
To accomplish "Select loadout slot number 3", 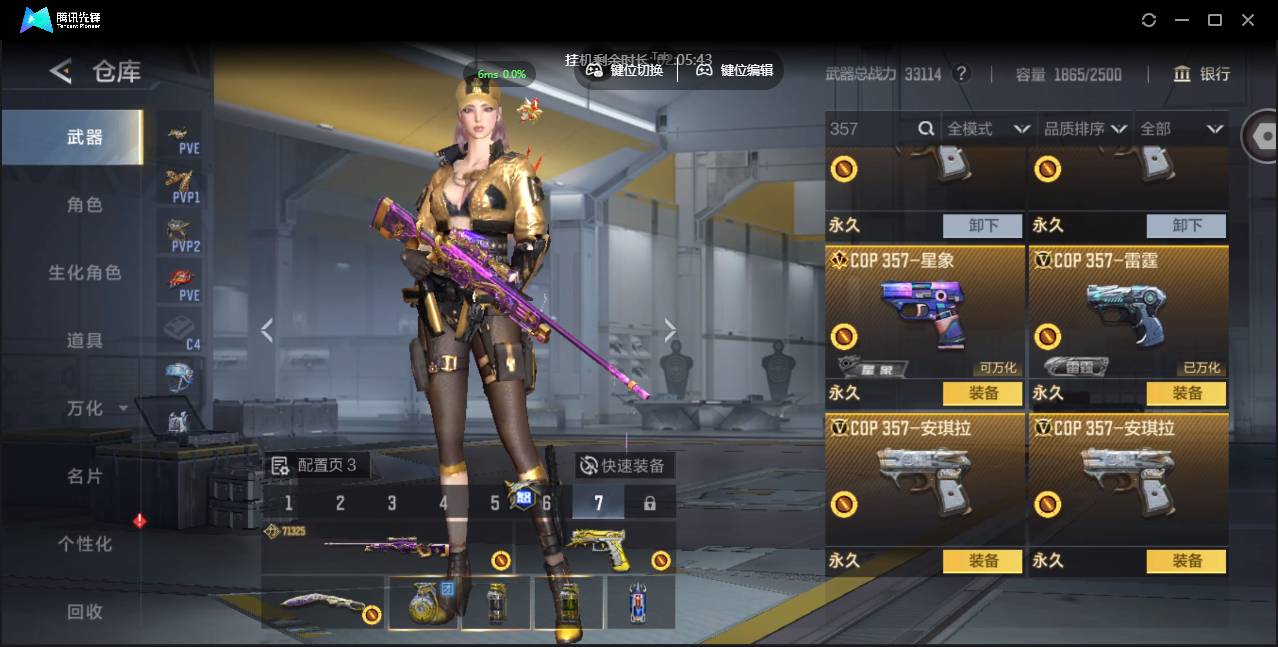I will [392, 503].
